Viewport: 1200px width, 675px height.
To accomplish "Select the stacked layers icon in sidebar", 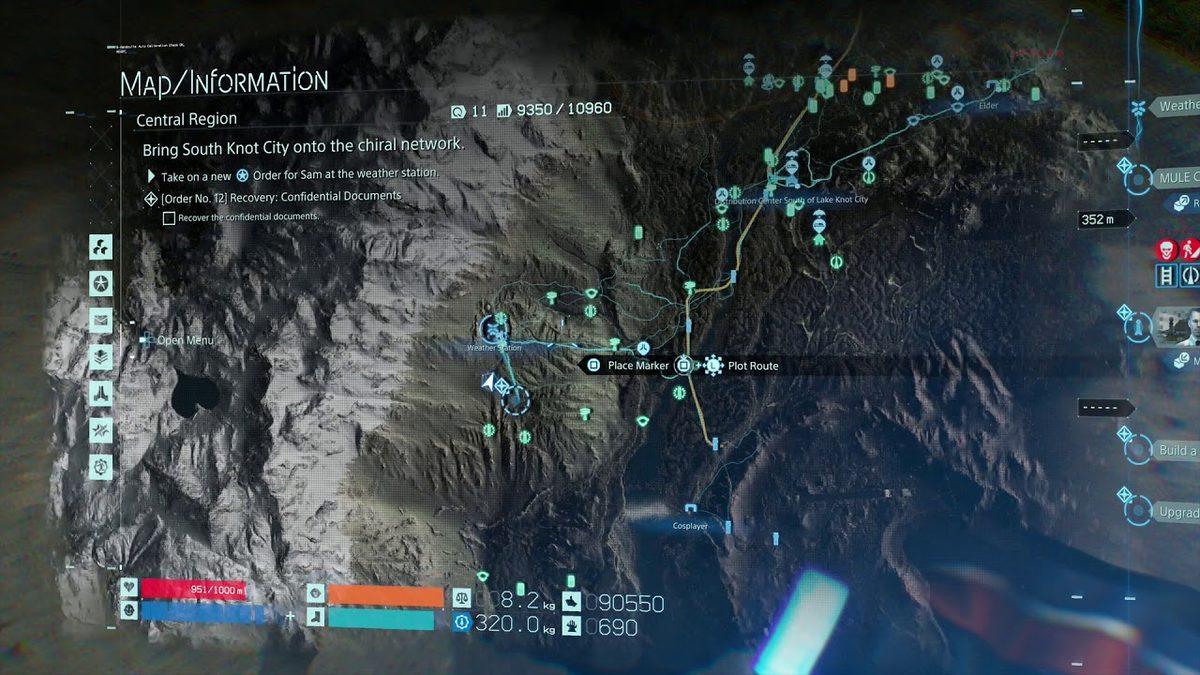I will click(101, 356).
